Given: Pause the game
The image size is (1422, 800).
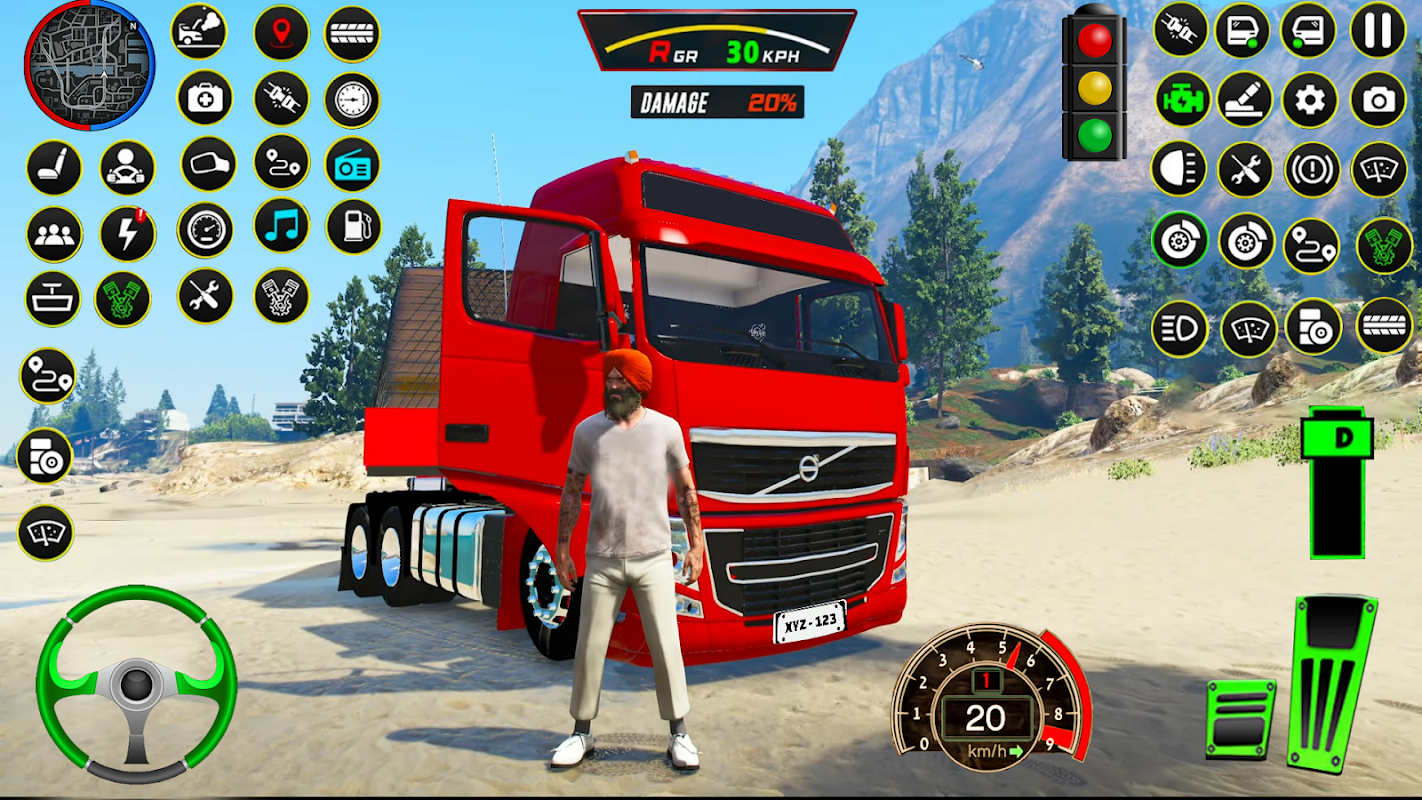Looking at the screenshot, I should pyautogui.click(x=1378, y=31).
